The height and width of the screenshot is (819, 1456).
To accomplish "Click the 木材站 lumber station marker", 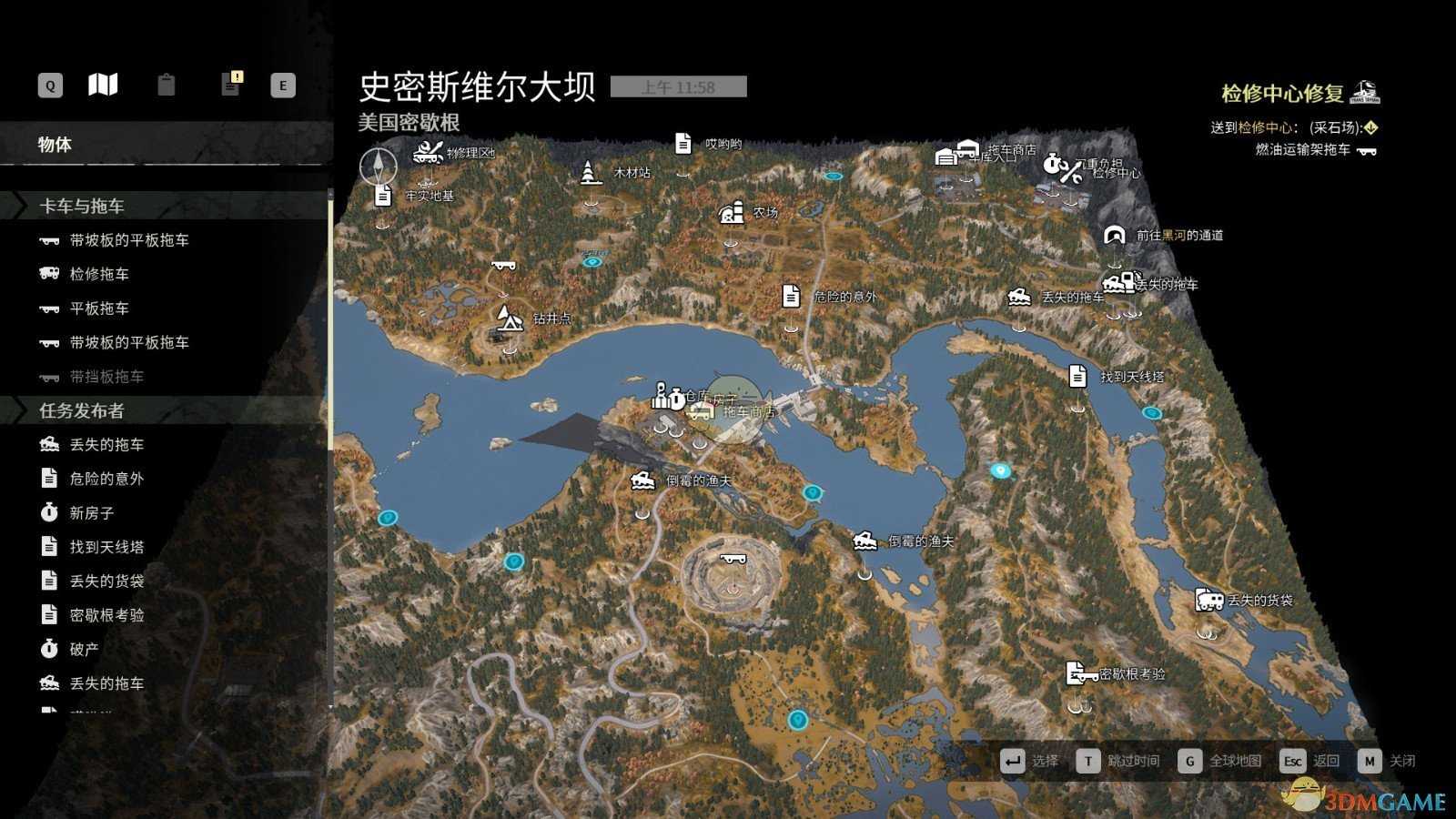I will [x=589, y=171].
